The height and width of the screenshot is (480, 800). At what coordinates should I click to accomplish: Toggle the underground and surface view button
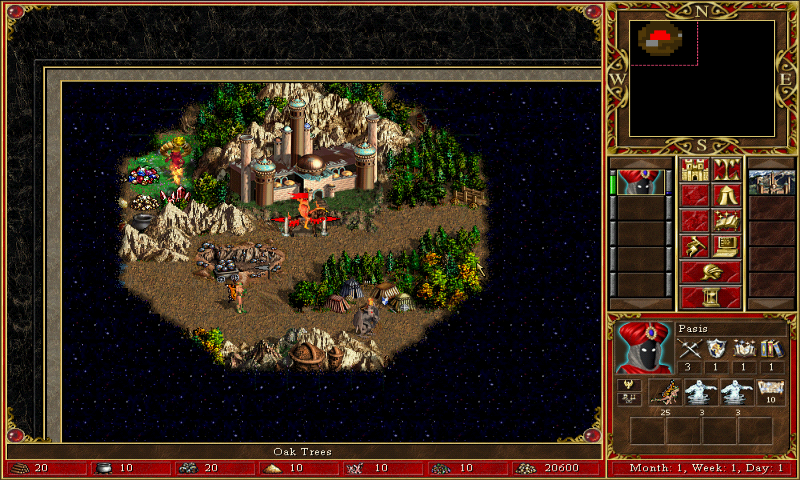(x=726, y=169)
